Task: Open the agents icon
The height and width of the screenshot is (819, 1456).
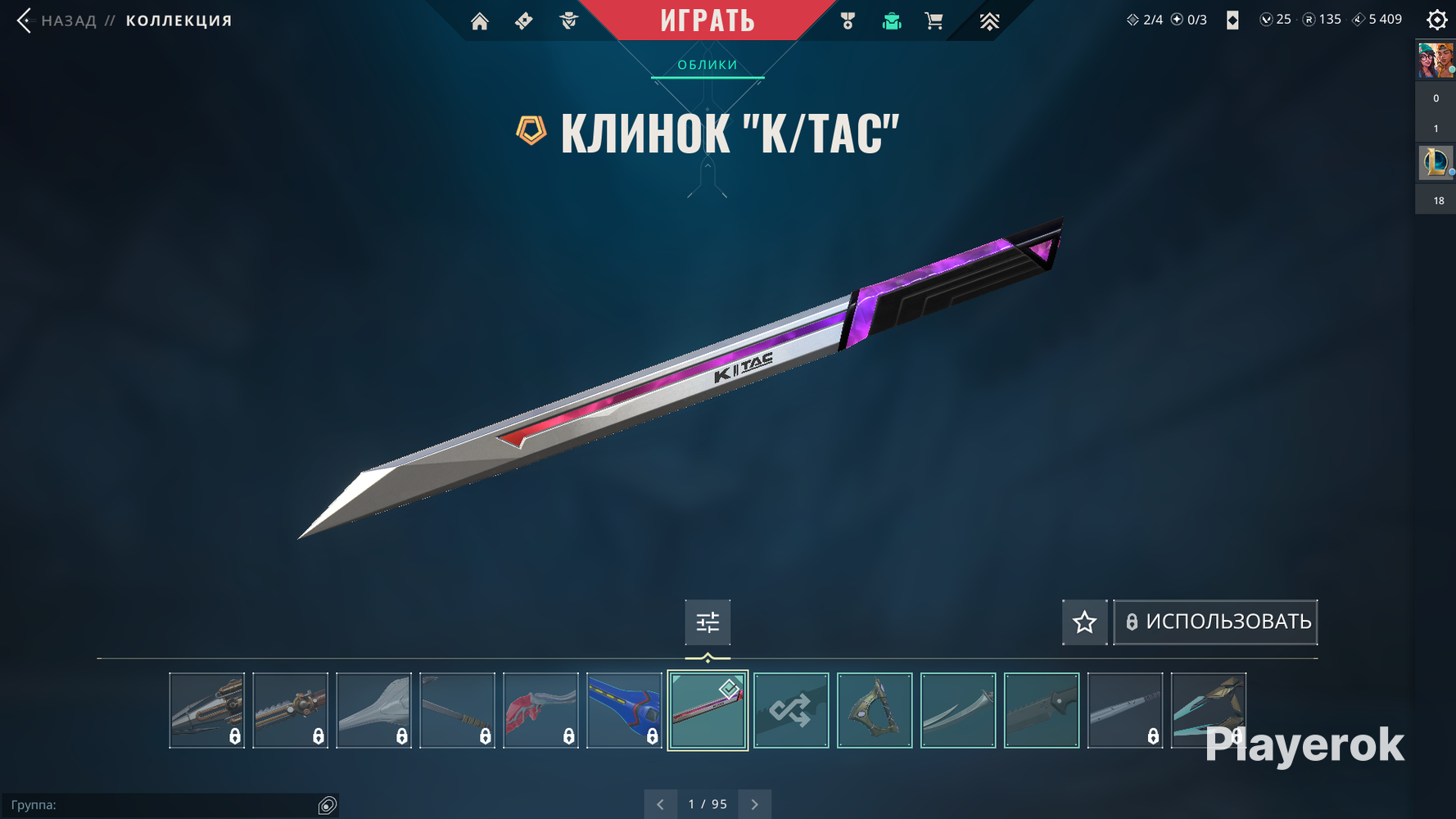Action: coord(568,21)
